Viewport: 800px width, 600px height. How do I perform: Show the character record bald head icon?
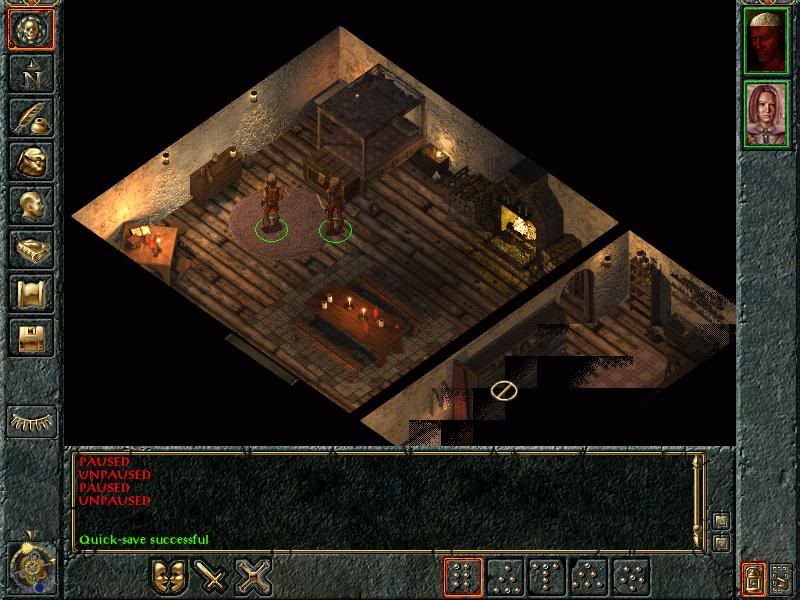30,205
